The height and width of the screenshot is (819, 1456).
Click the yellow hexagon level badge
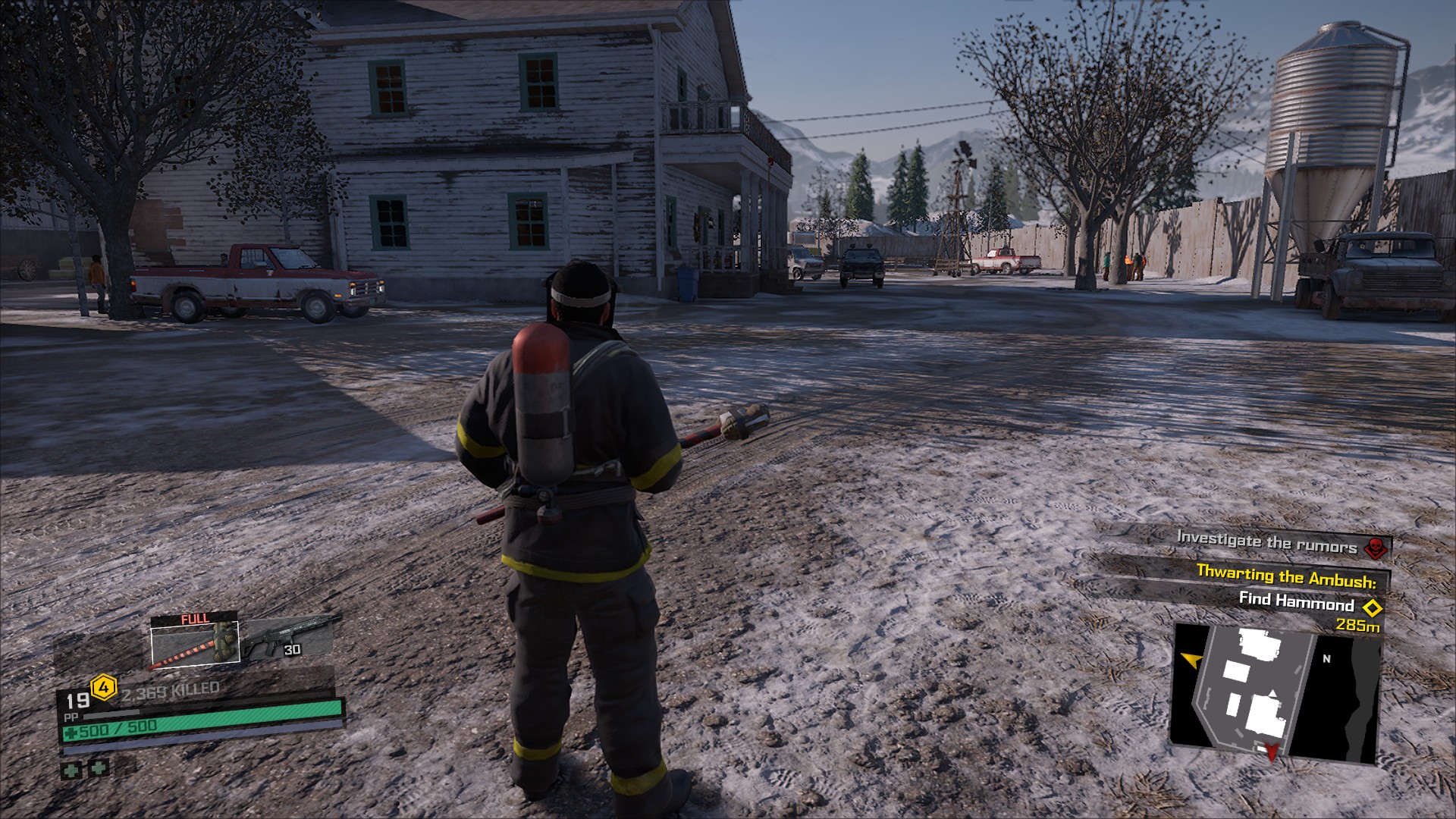tap(103, 689)
